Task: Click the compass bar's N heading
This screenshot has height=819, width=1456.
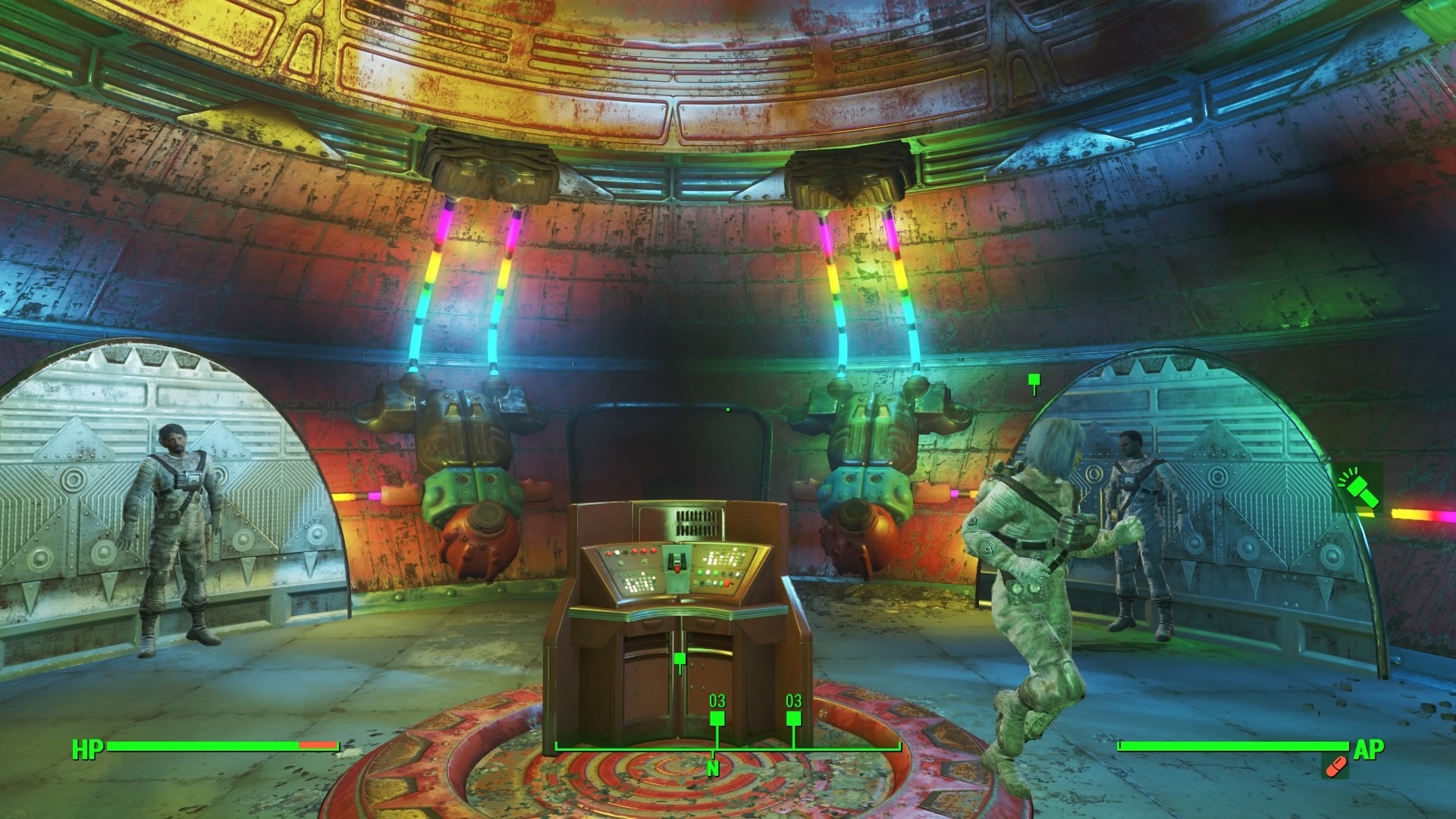Action: click(x=712, y=769)
